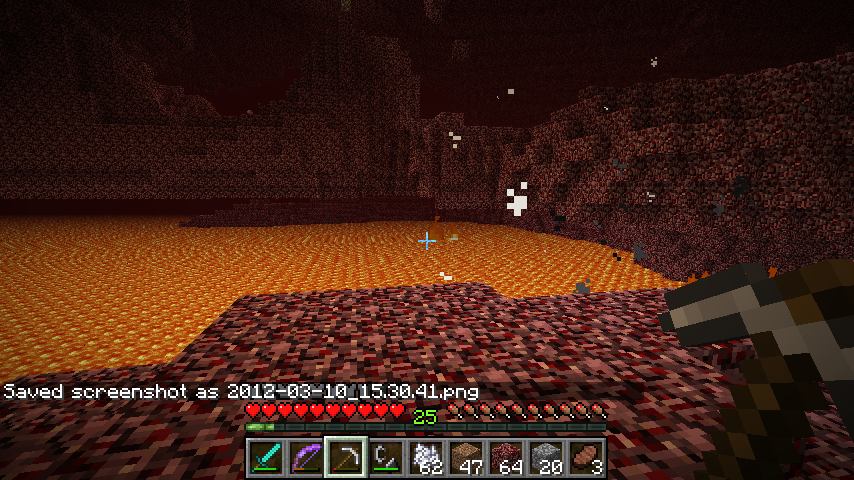Screen dimensions: 854x480
Task: Choose the enchanted bow slot
Action: point(306,457)
